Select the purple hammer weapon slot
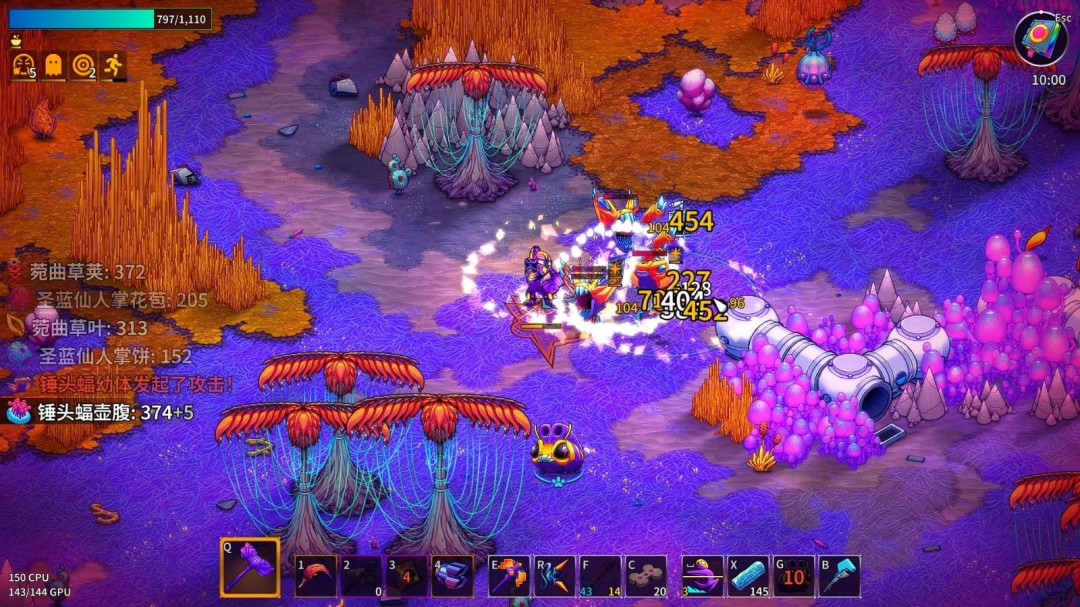Screen dimensions: 1080x607 pyautogui.click(x=250, y=568)
